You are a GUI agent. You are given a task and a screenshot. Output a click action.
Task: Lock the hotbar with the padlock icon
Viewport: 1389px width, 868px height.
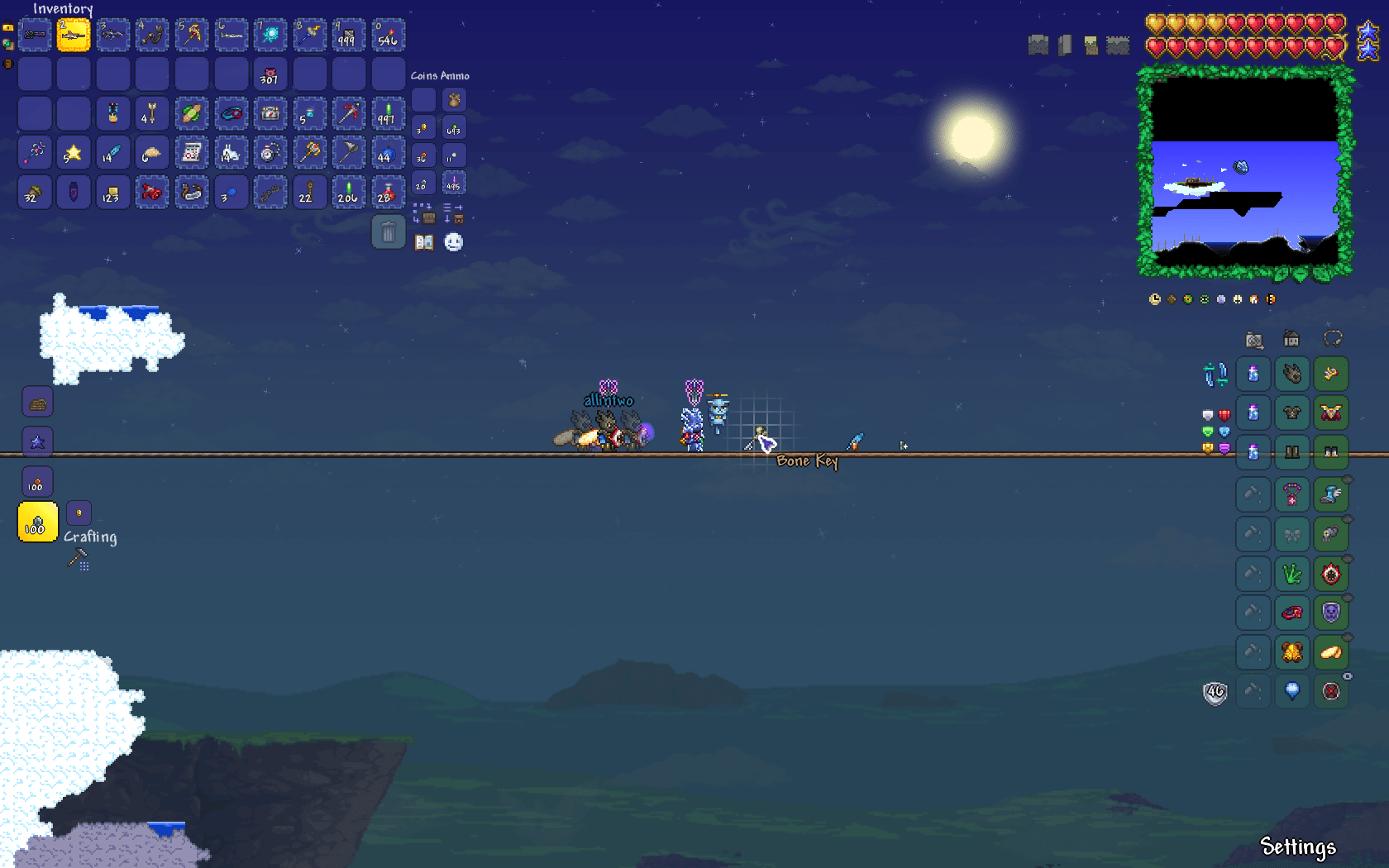click(8, 28)
